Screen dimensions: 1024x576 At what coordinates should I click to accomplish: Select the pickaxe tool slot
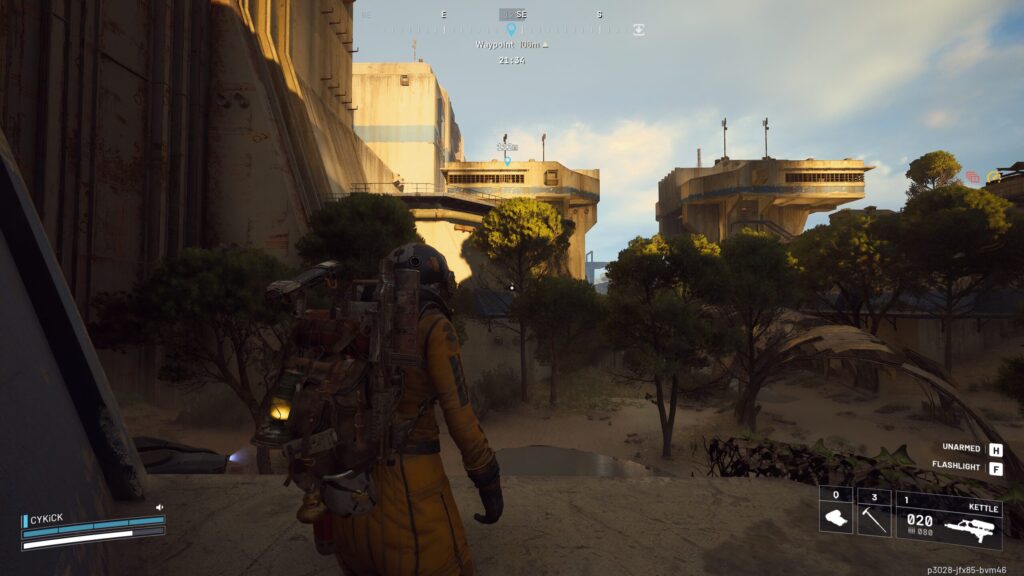click(x=874, y=512)
